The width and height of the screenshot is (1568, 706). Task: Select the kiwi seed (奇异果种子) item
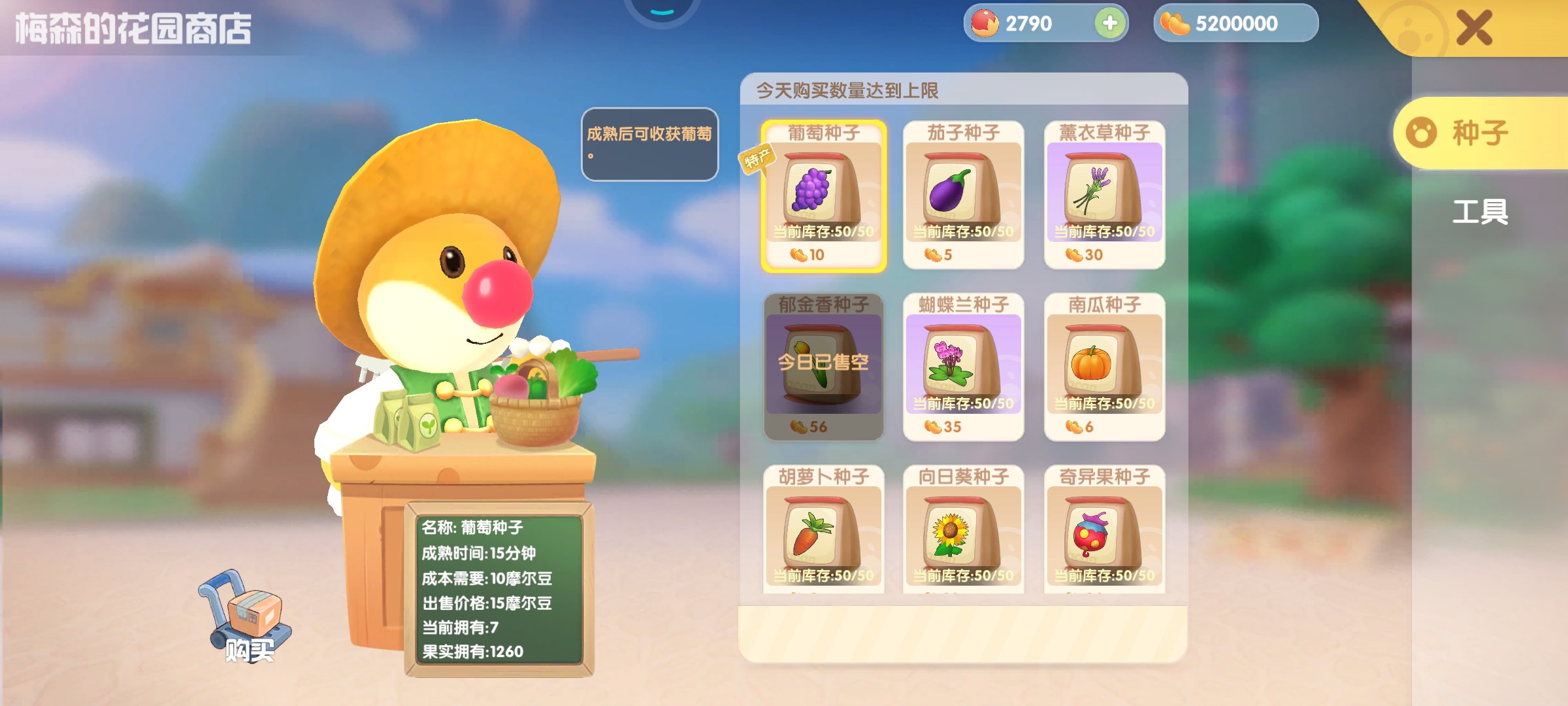point(1104,531)
